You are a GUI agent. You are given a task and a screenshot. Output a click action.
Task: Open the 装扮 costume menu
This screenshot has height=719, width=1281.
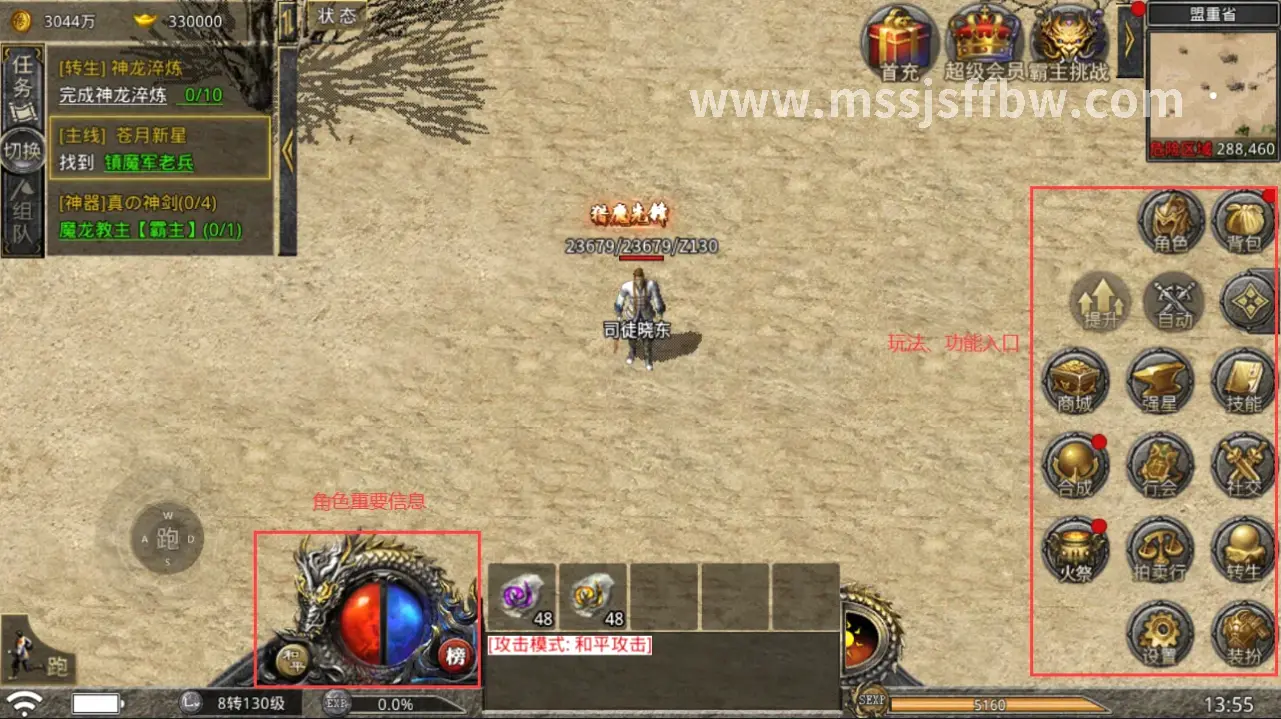1244,634
